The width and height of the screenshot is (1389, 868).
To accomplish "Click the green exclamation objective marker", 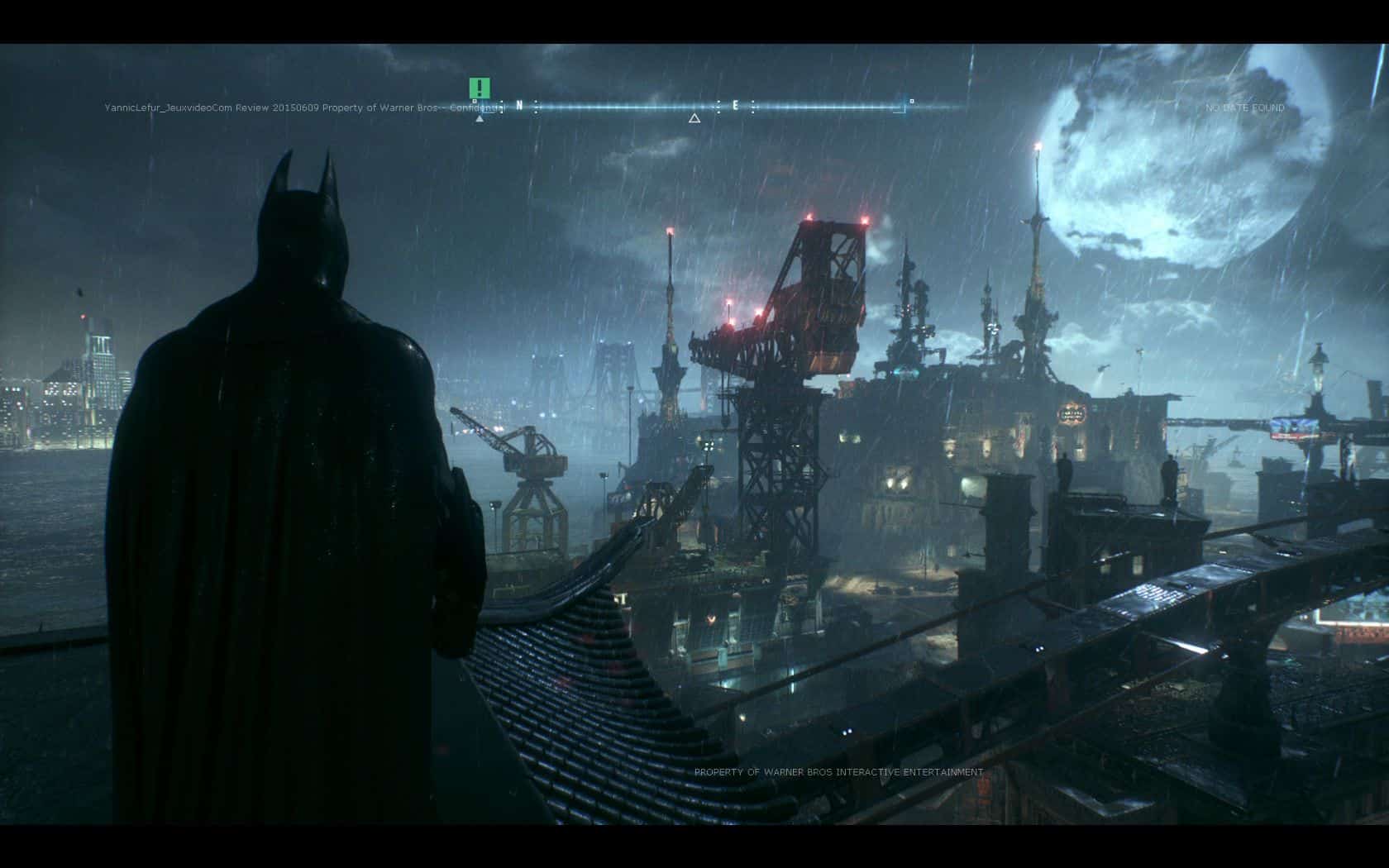I will click(480, 88).
